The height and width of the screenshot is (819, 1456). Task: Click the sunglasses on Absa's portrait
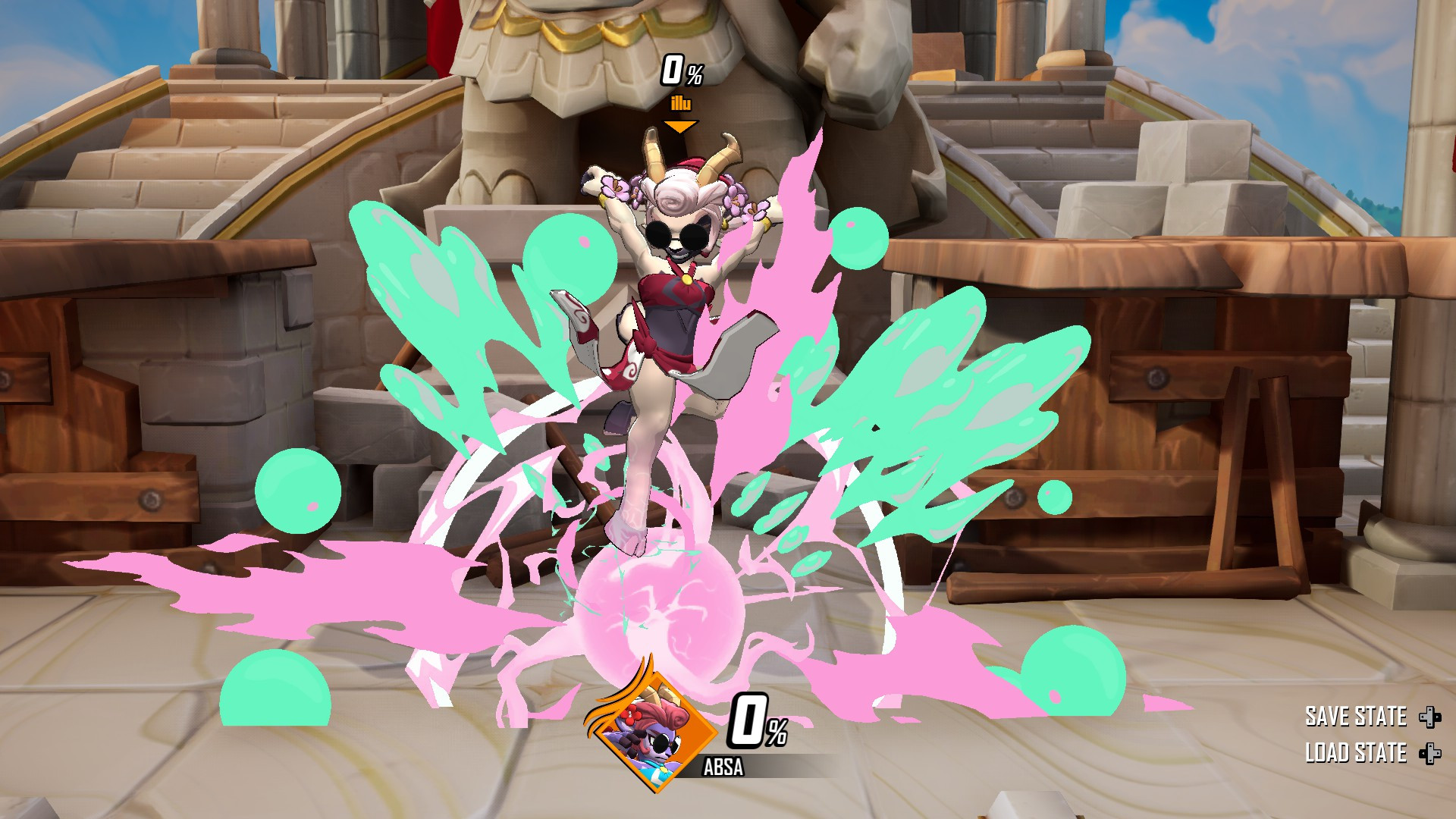(x=664, y=745)
